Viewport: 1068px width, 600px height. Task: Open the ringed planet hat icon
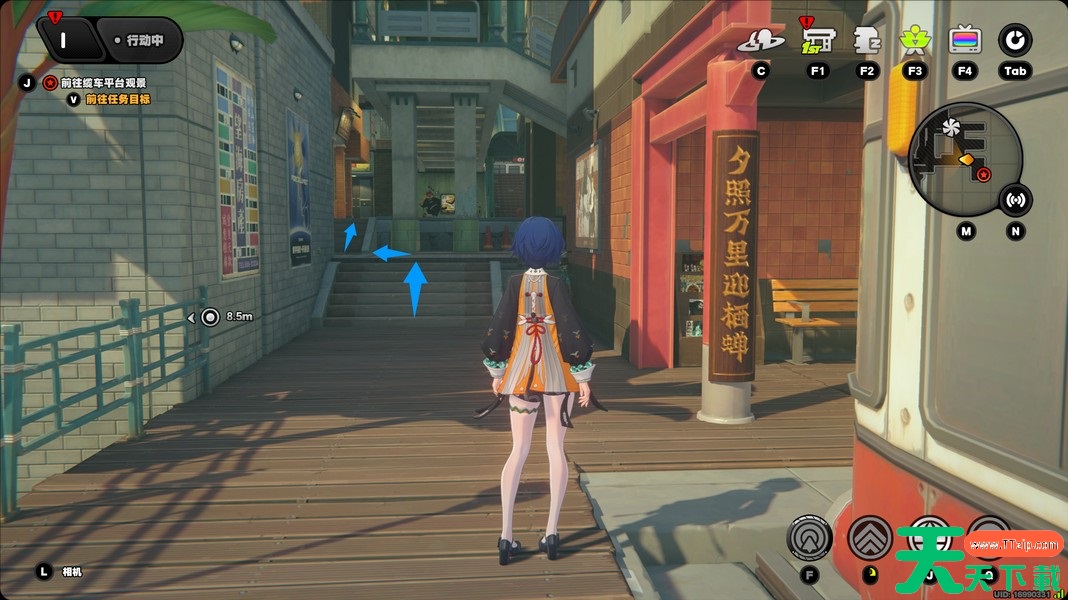(x=761, y=41)
